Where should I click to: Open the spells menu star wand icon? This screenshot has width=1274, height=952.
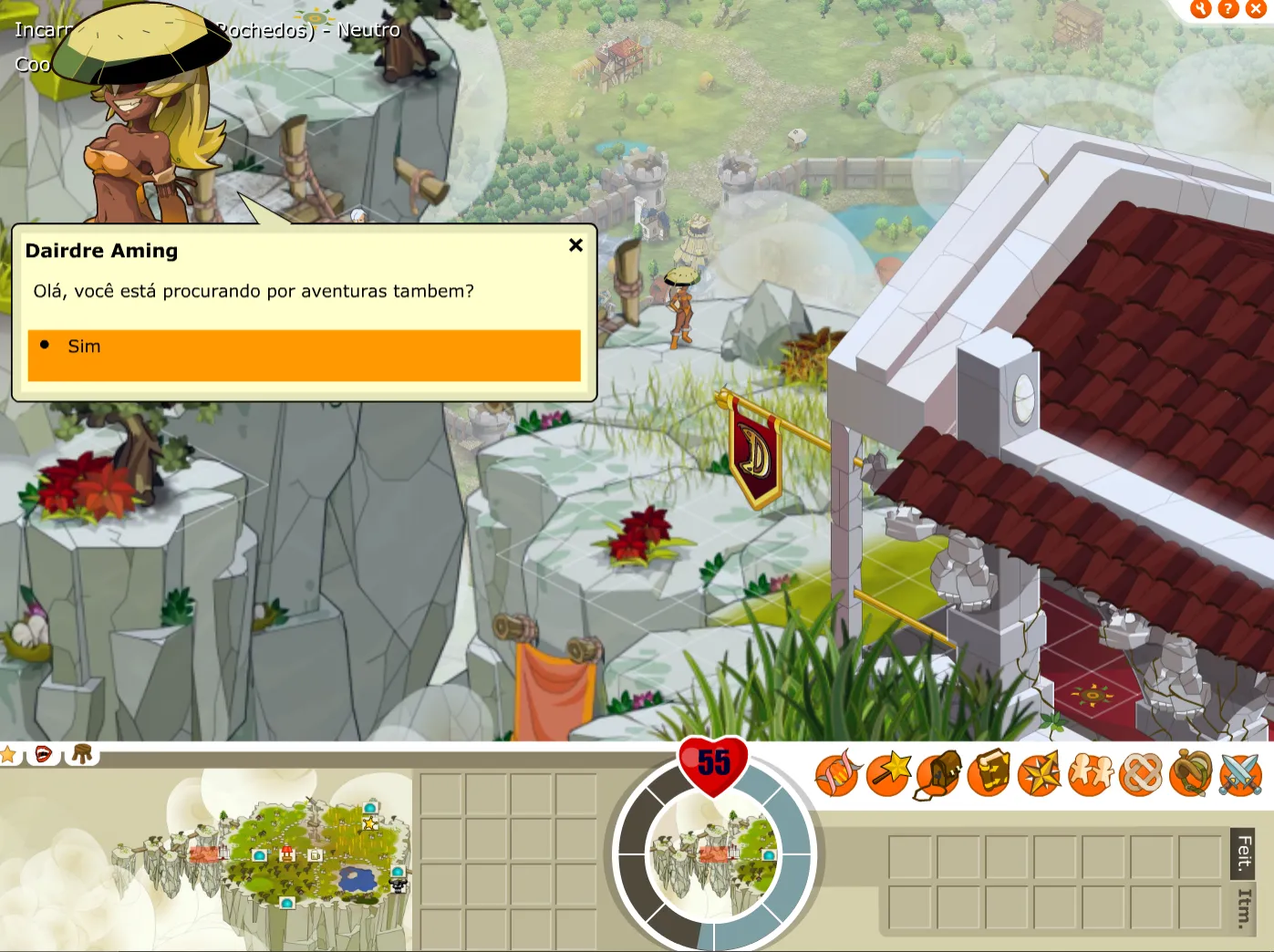(888, 774)
